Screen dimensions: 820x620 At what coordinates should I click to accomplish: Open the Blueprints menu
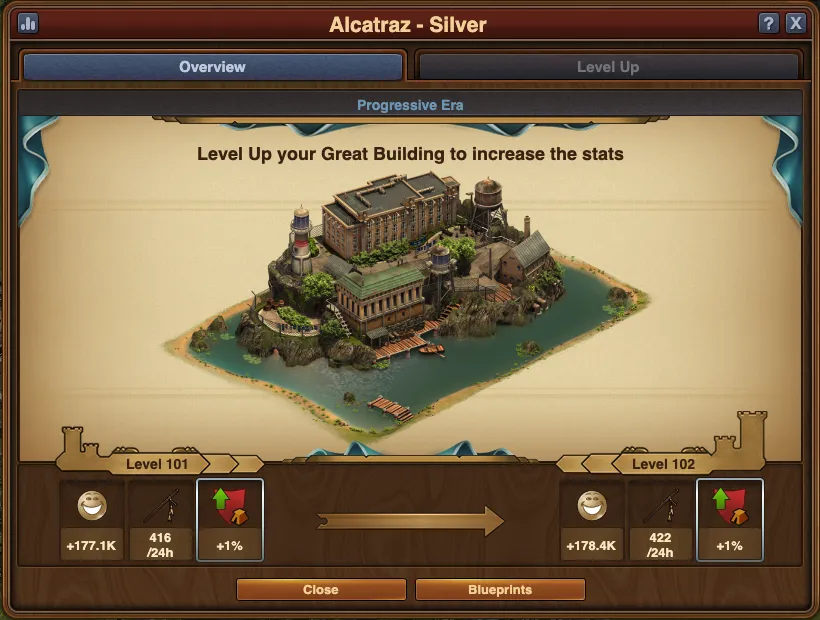pyautogui.click(x=500, y=590)
